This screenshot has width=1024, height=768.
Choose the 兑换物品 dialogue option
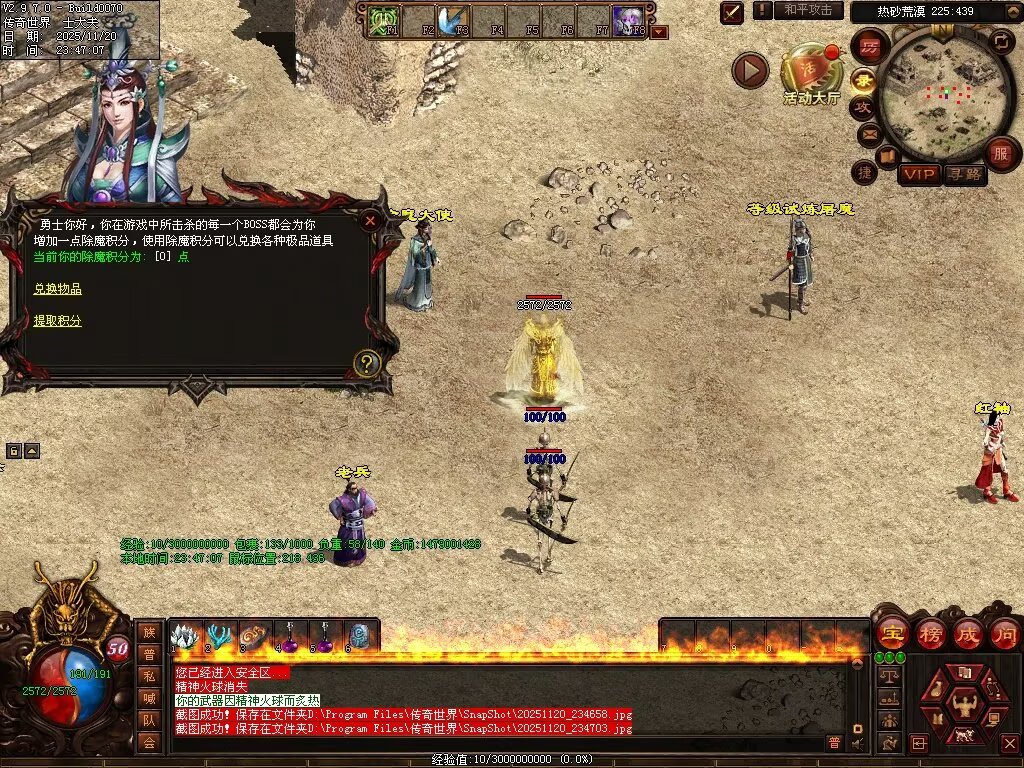[57, 289]
